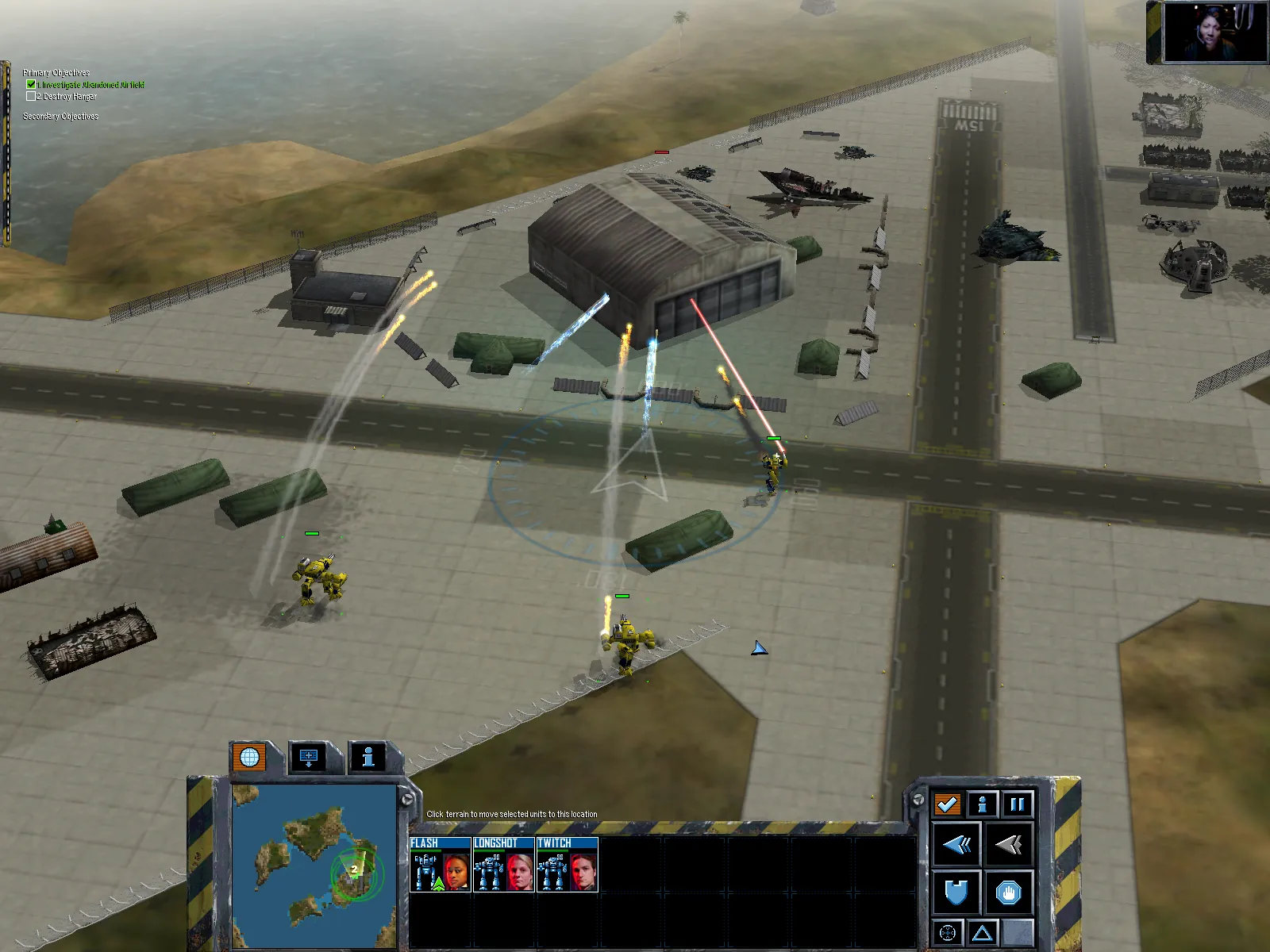
Task: Issue the stop-hand hold command
Action: click(1008, 893)
